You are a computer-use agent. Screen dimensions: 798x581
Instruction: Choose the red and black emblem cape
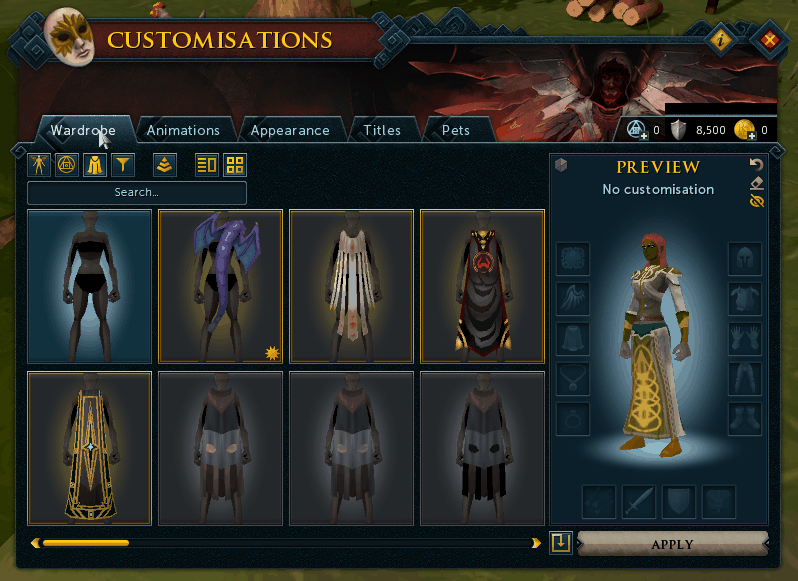click(482, 285)
